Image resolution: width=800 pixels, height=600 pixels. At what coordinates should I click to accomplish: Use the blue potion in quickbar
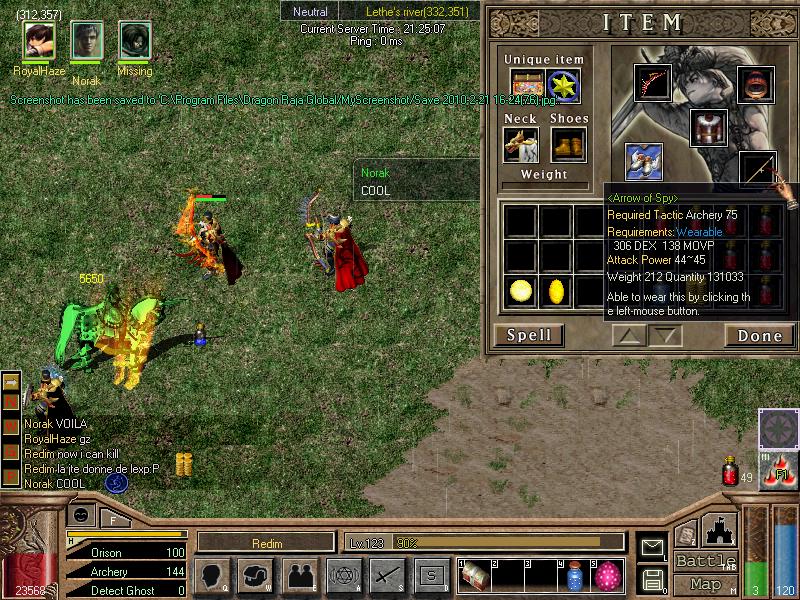pyautogui.click(x=574, y=576)
